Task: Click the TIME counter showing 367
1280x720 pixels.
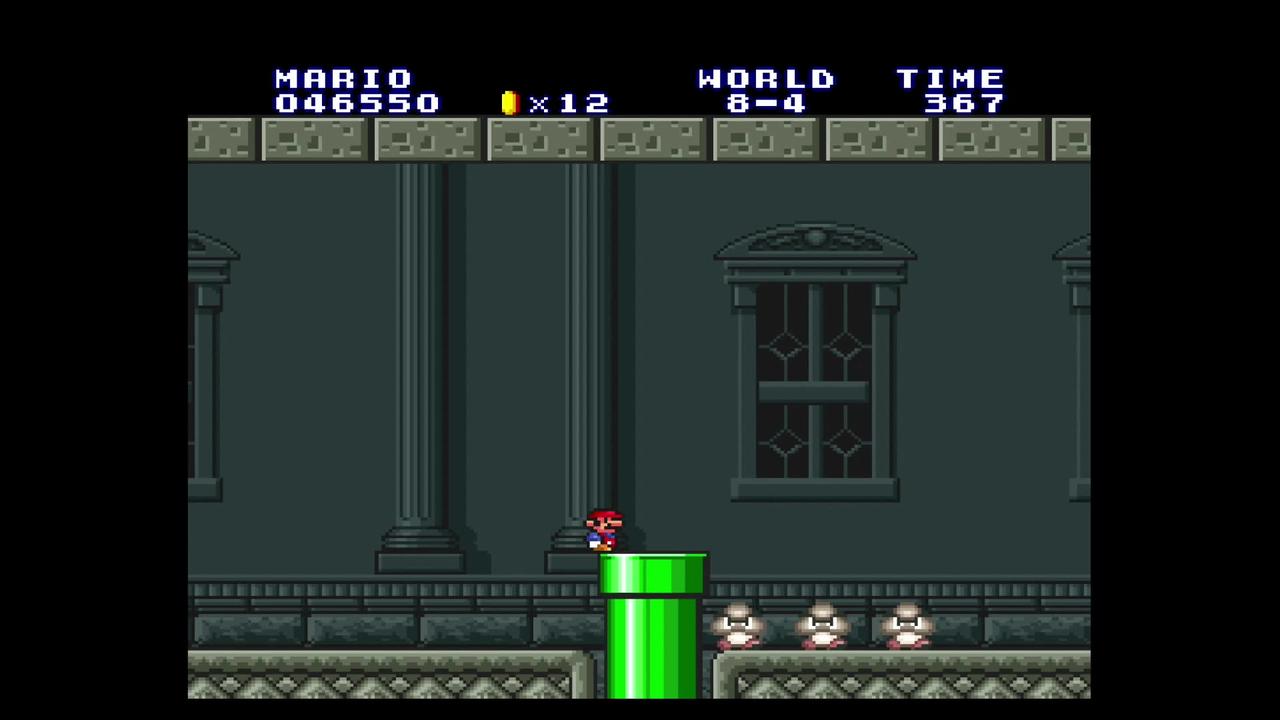Action: pyautogui.click(x=963, y=103)
